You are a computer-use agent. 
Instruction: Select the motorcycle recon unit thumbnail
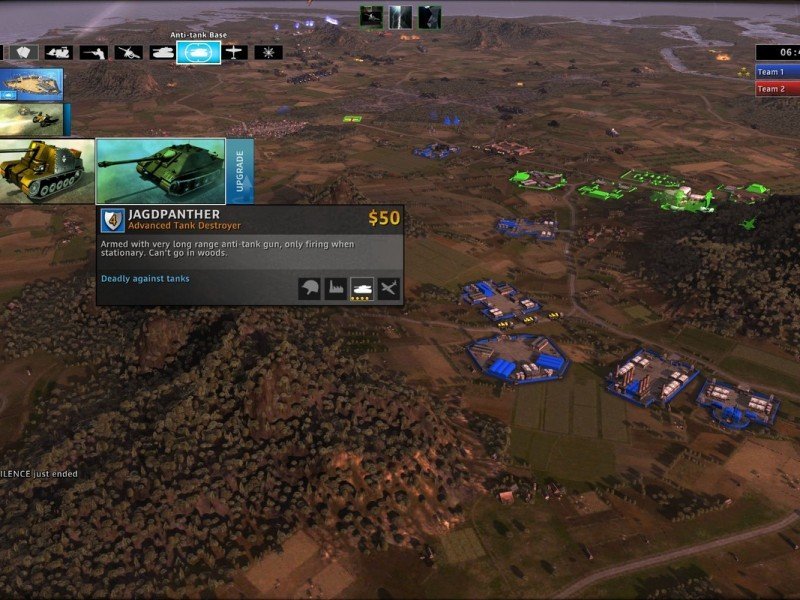[x=32, y=119]
